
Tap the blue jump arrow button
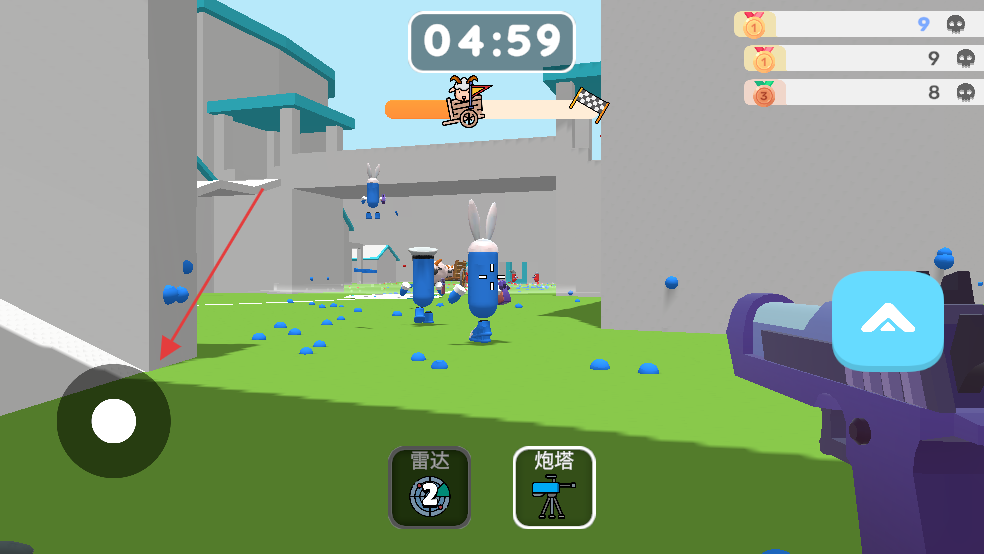click(888, 320)
